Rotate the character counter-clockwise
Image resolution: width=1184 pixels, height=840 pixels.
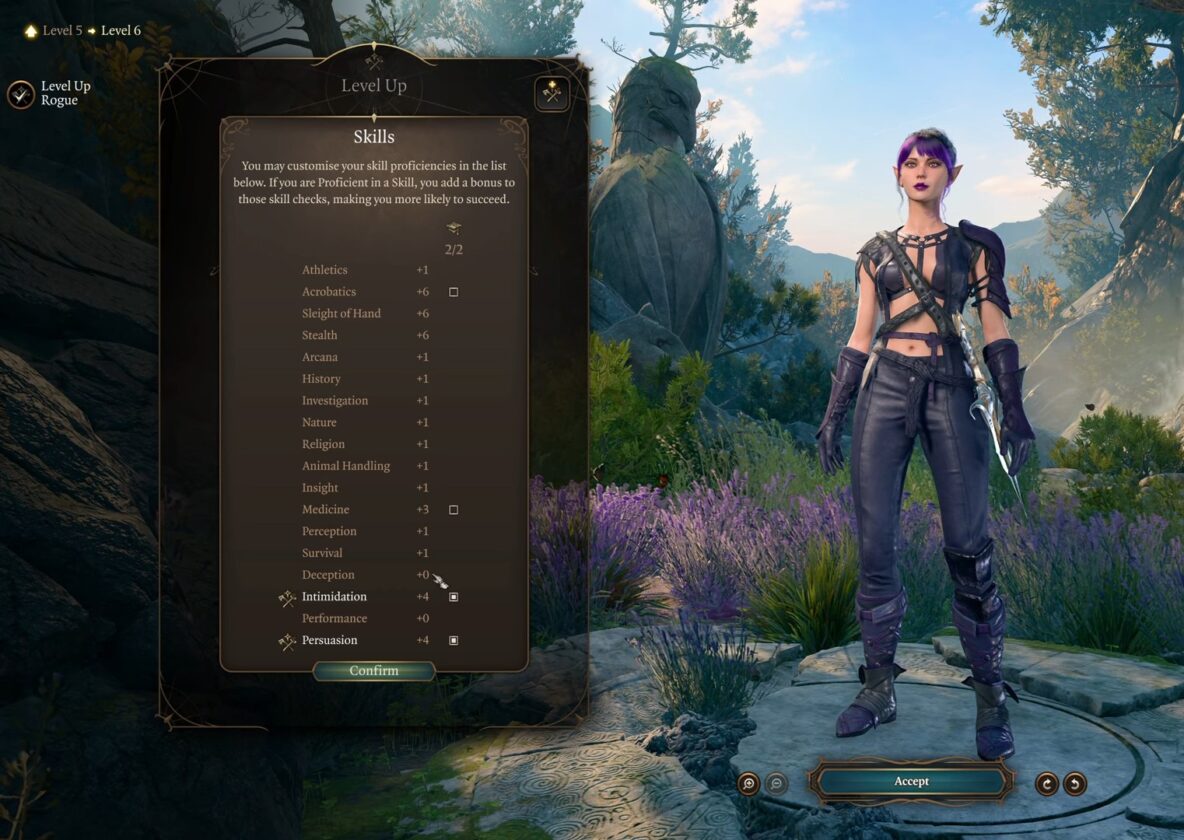click(1075, 783)
